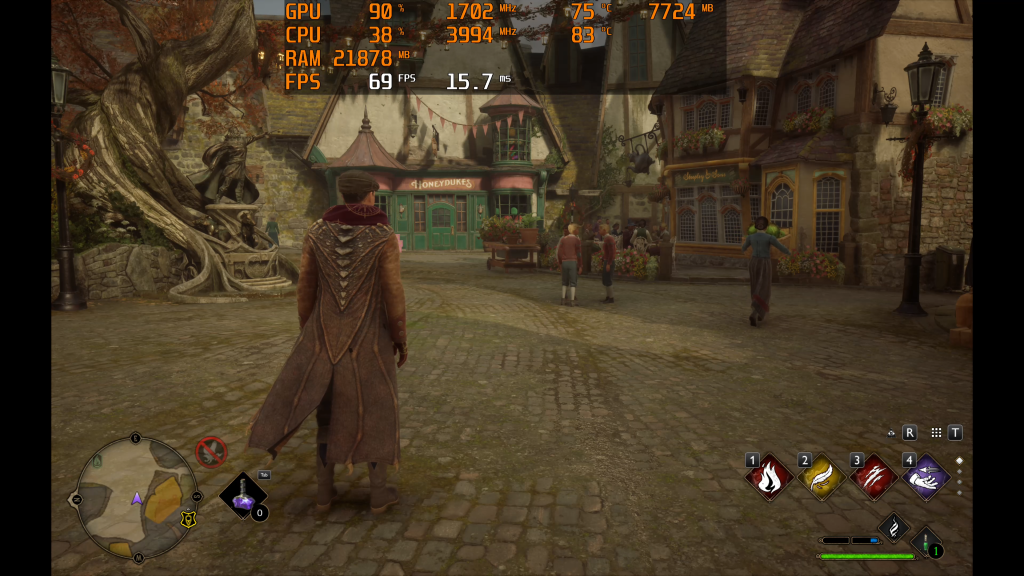Click the Revelio eye icon
This screenshot has width=1024, height=576.
click(891, 433)
